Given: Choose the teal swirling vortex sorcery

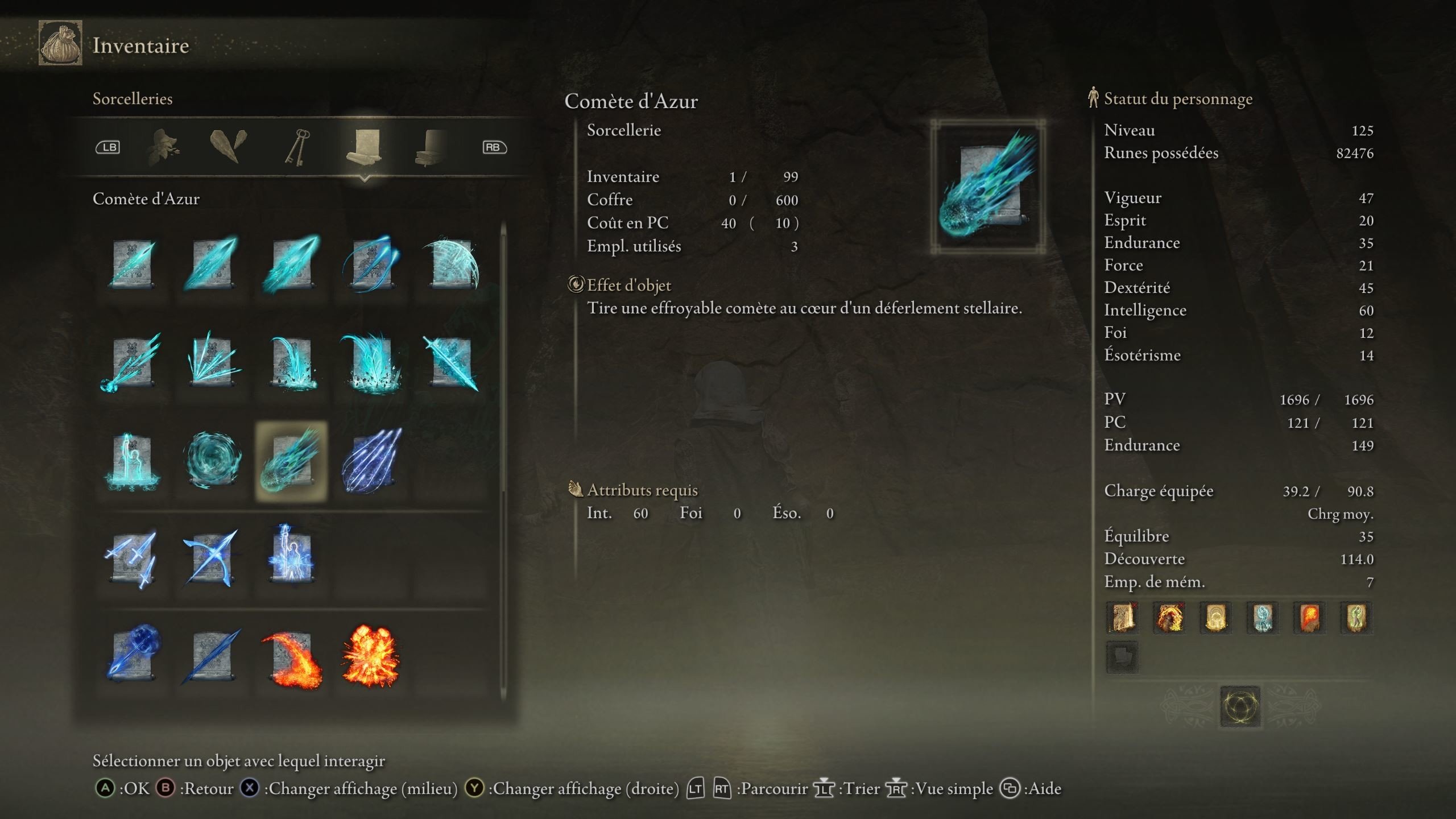Looking at the screenshot, I should click(212, 460).
